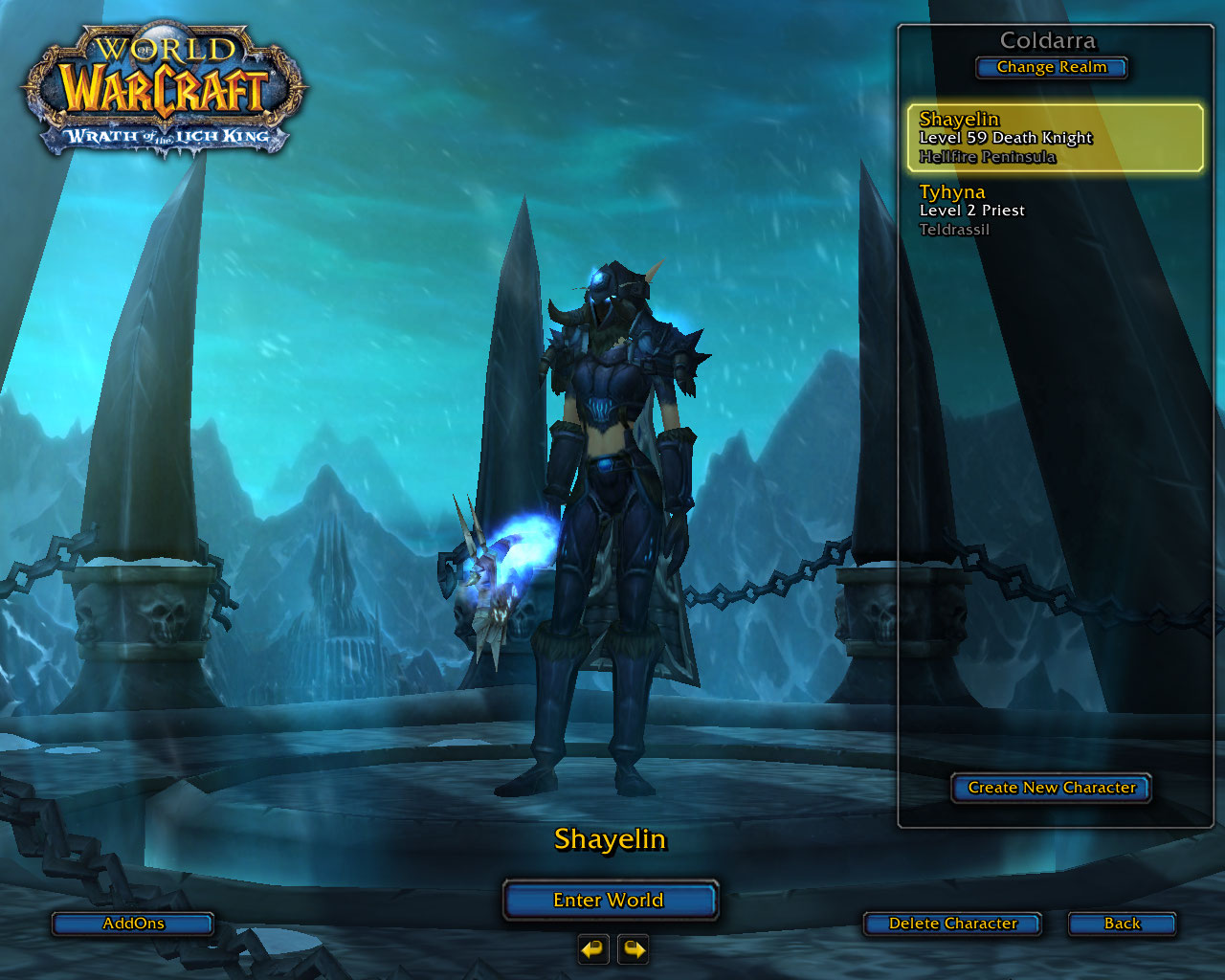Enter the world with Shayelin
The width and height of the screenshot is (1225, 980).
tap(610, 900)
